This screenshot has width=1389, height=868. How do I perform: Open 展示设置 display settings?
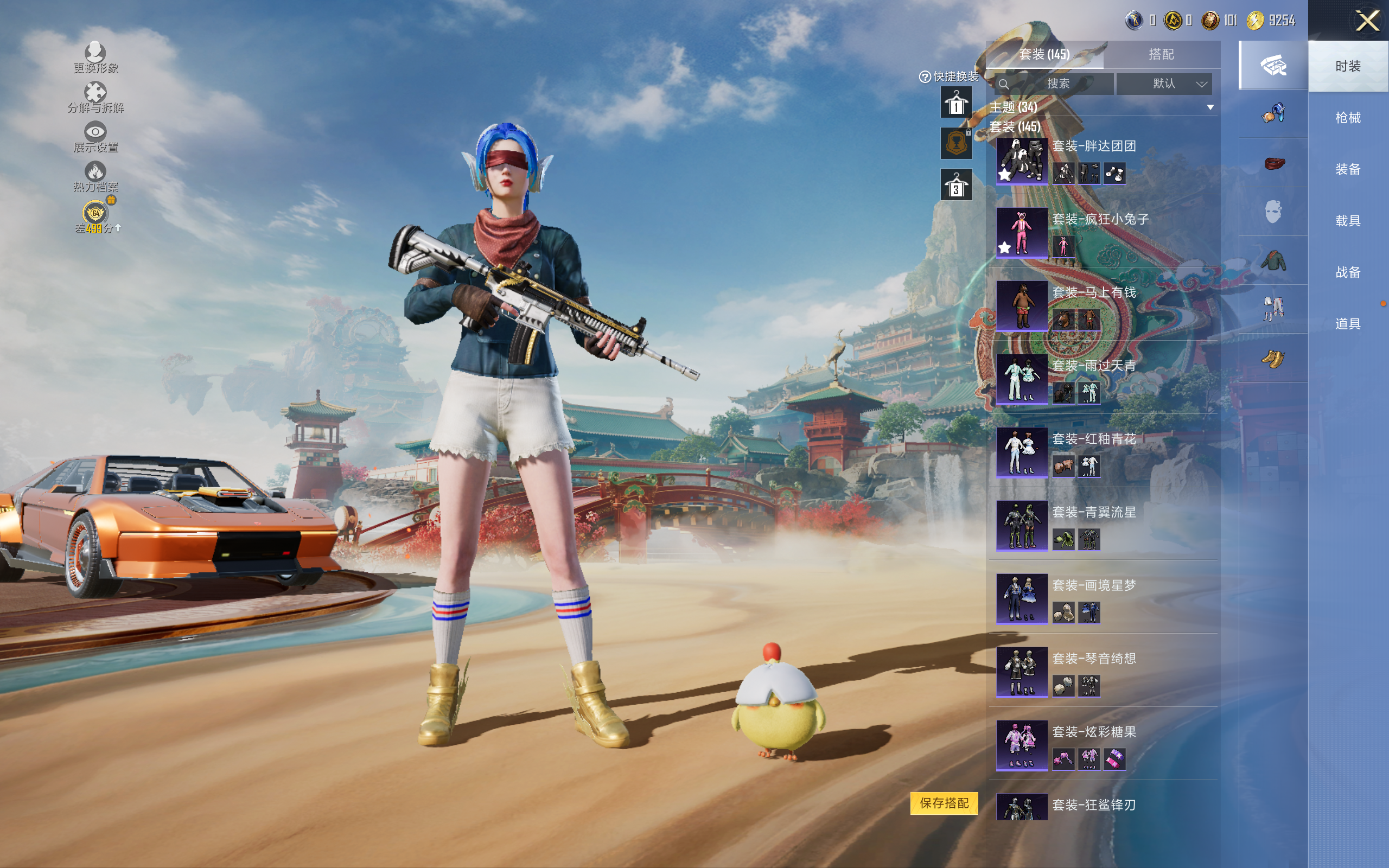tap(95, 137)
